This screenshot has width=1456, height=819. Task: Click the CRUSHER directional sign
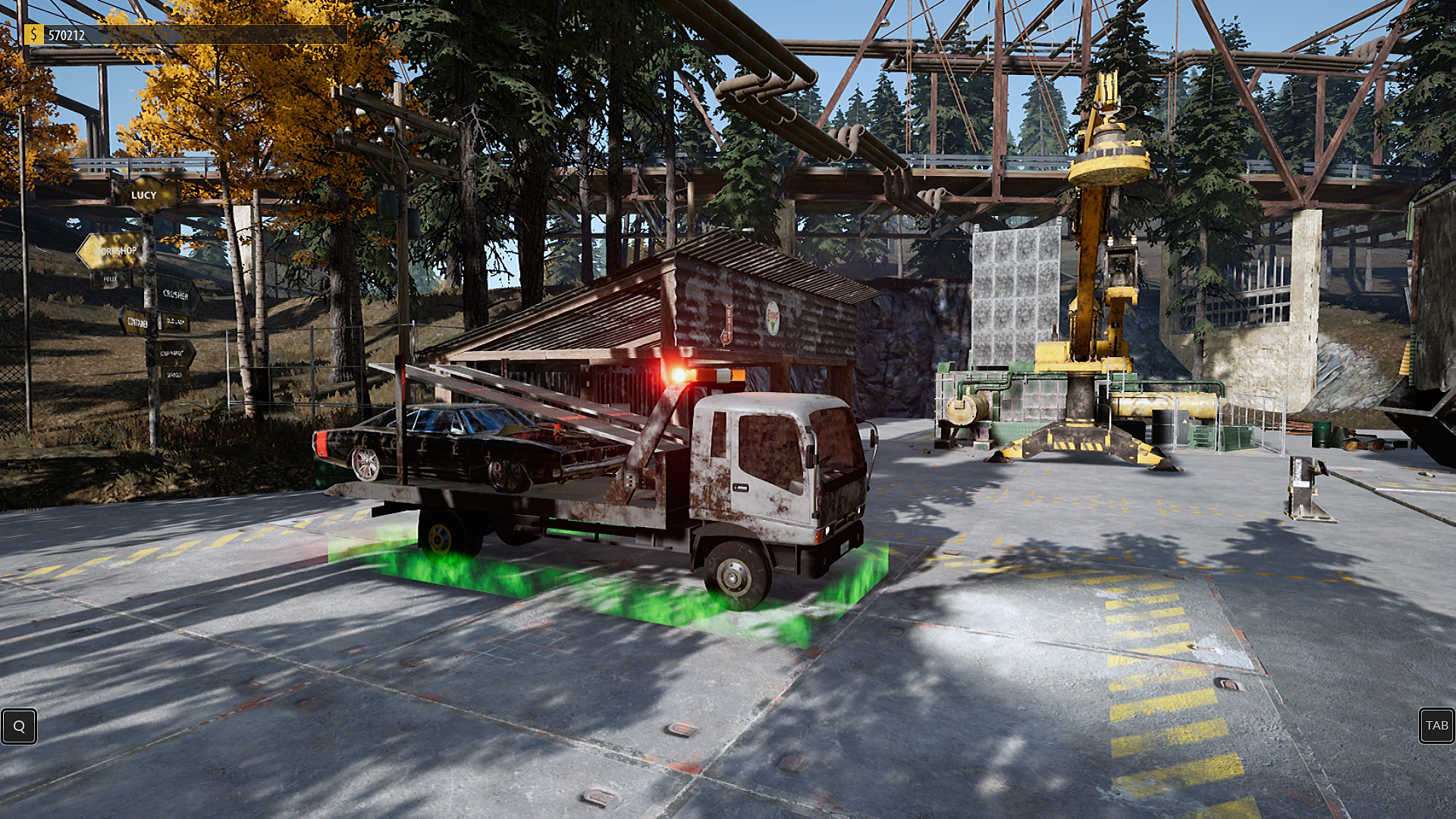coord(176,294)
